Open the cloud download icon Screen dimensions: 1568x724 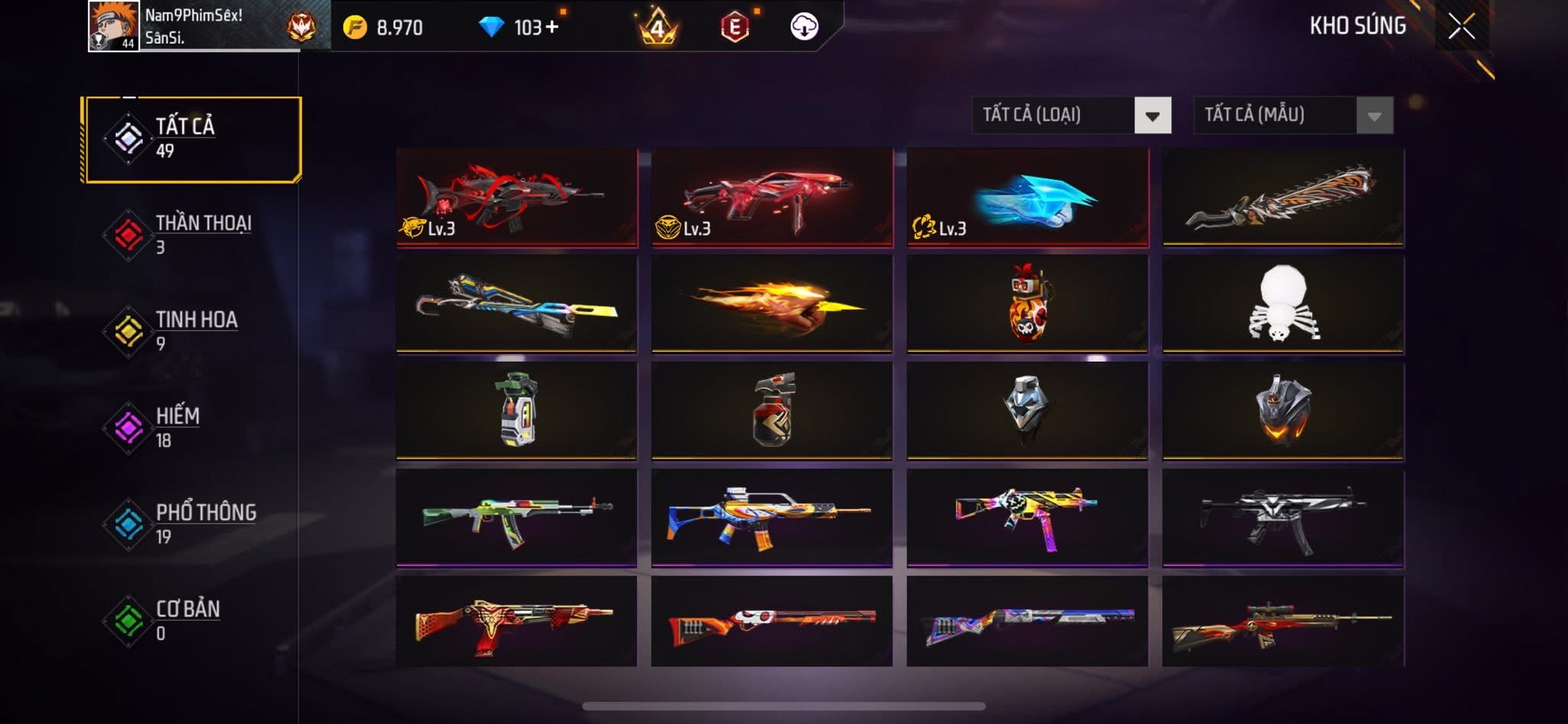(804, 27)
